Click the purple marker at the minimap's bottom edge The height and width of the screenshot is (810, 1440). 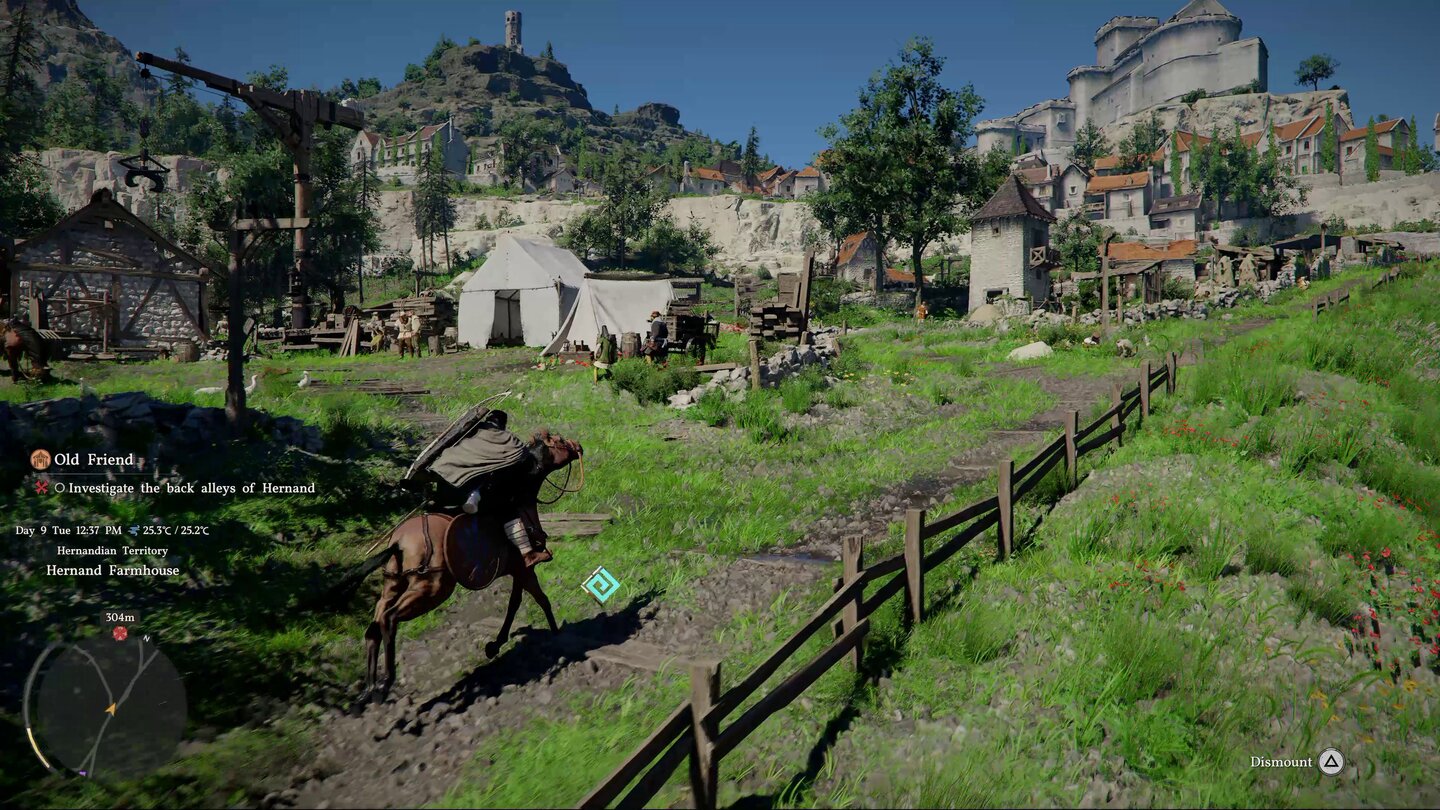pos(83,773)
